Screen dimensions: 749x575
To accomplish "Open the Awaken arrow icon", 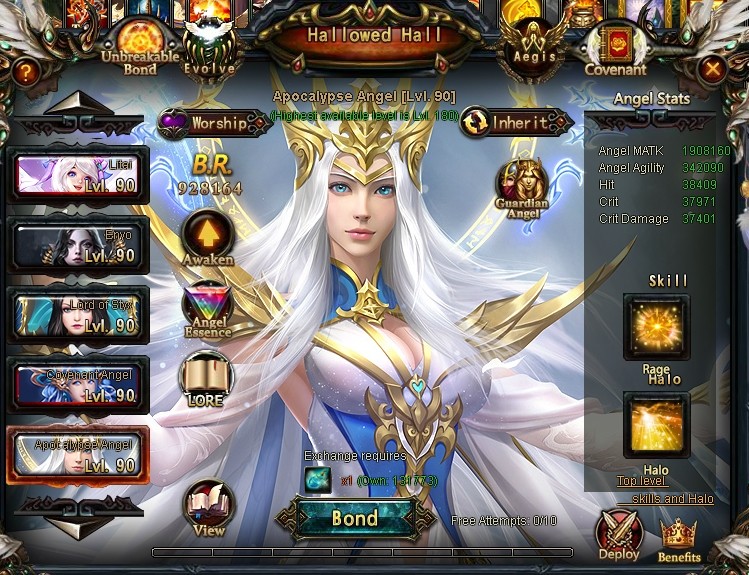I will point(208,237).
